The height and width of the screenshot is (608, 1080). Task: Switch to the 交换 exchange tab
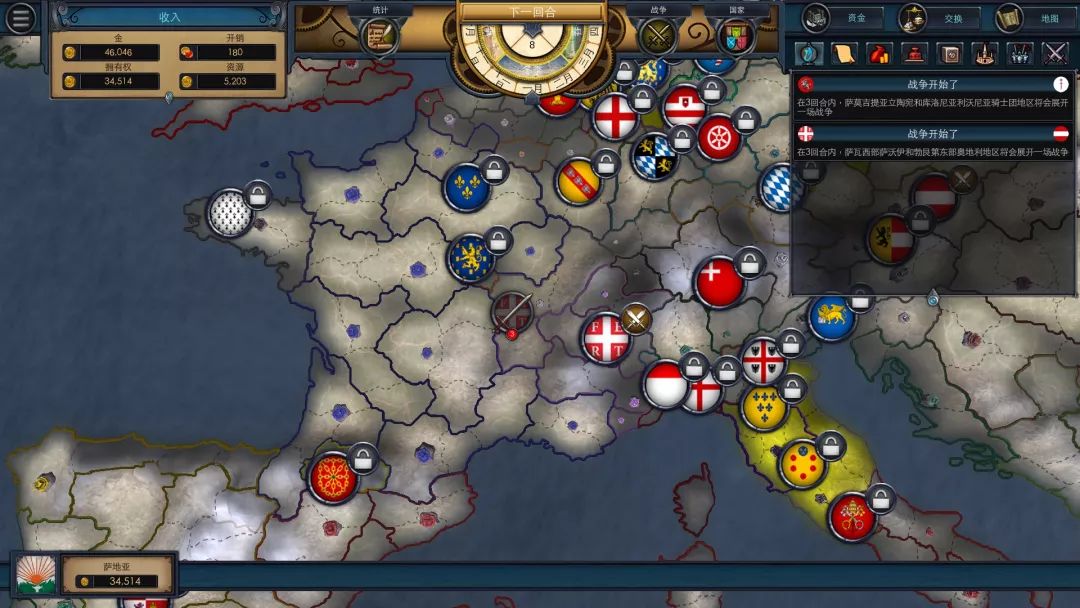(937, 18)
